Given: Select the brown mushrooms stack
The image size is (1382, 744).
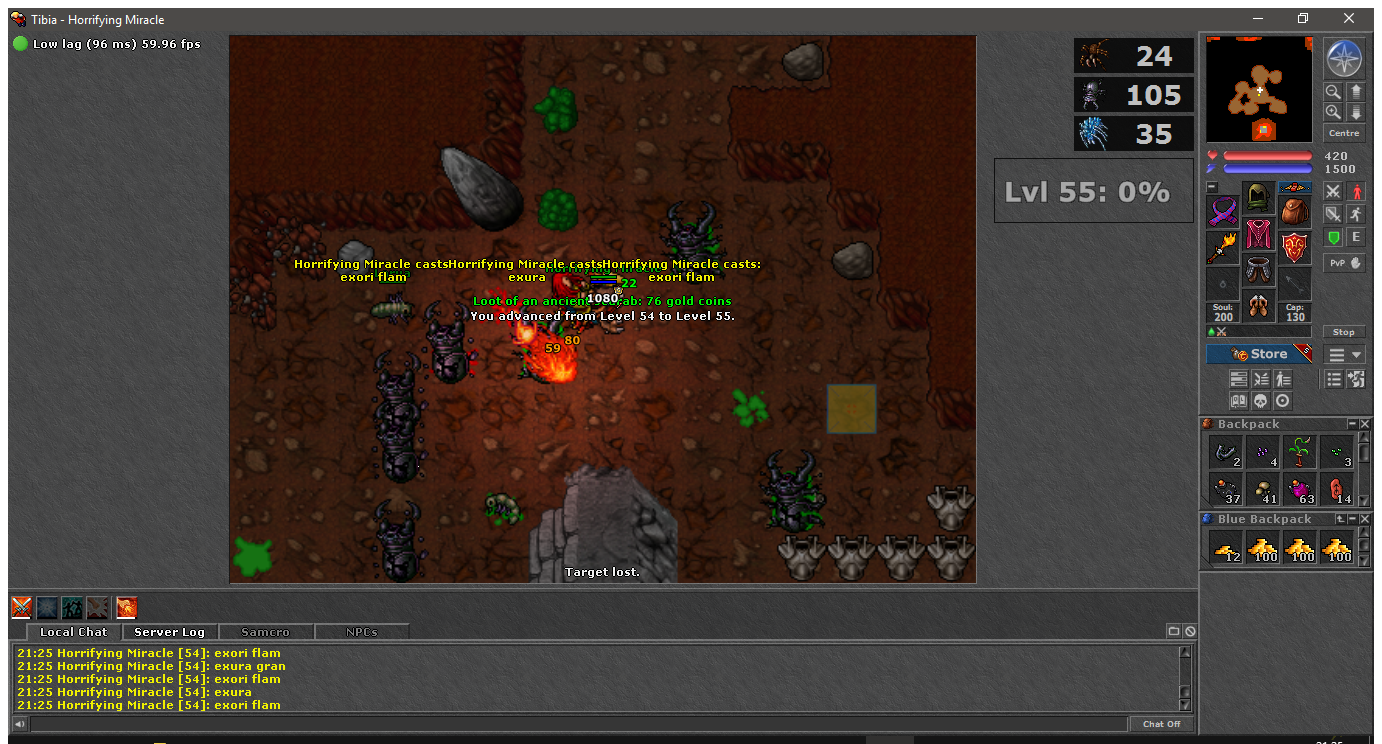Looking at the screenshot, I should [x=1263, y=490].
